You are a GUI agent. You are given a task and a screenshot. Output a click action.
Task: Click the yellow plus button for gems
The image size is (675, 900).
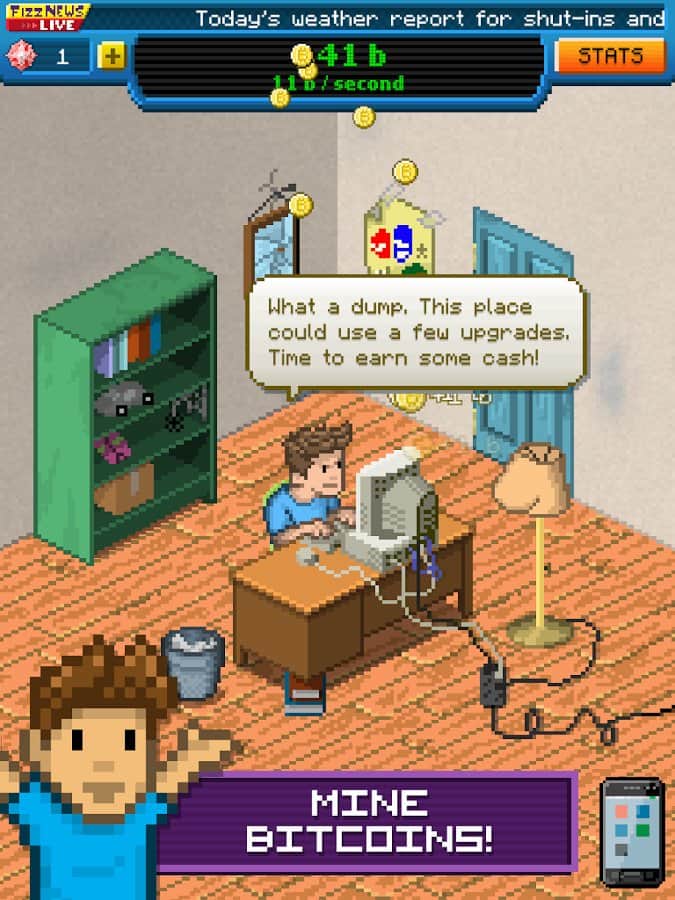pos(111,57)
